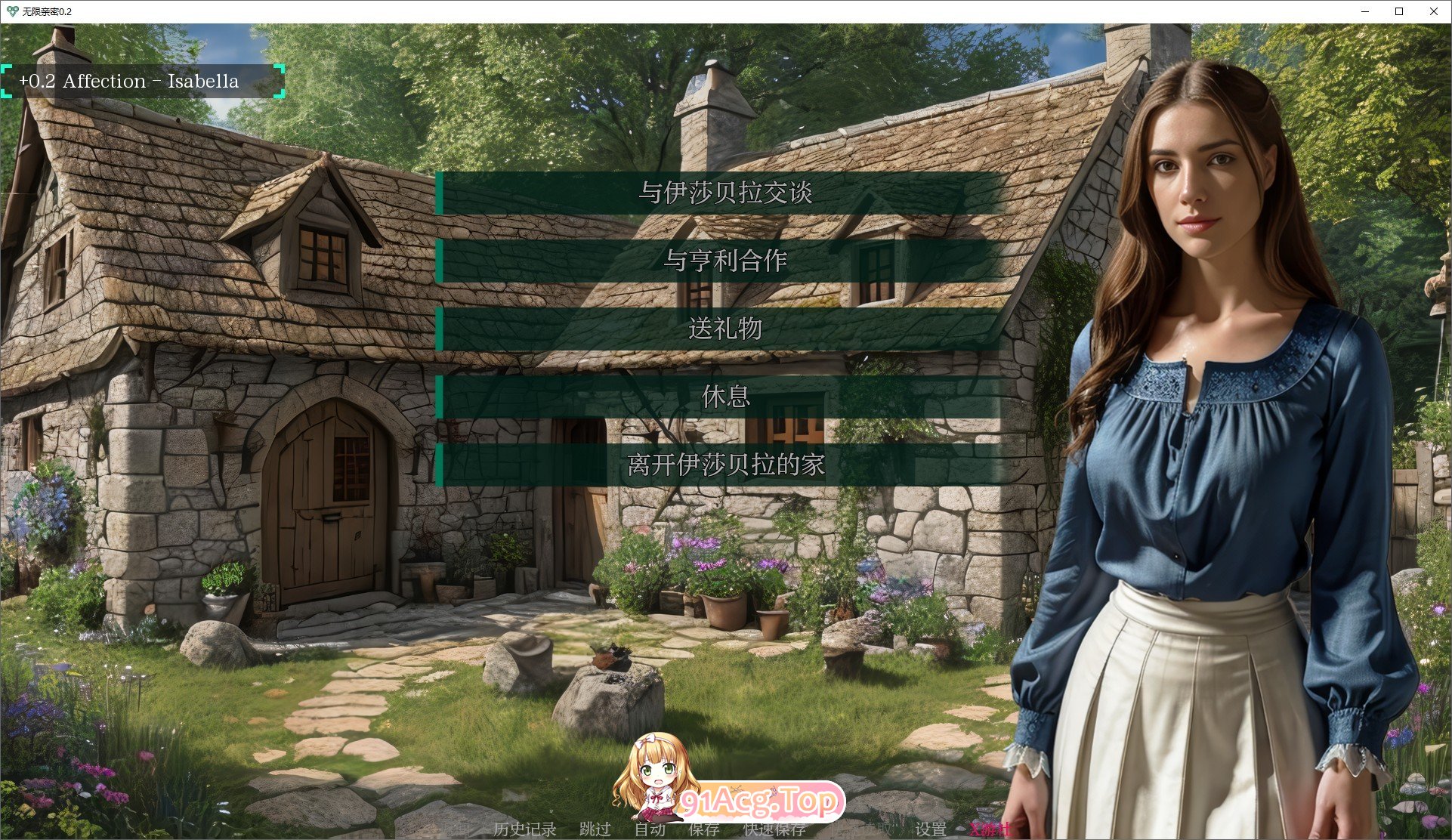Toggle 自动 auto-play mode
Viewport: 1452px width, 840px height.
pos(651,829)
